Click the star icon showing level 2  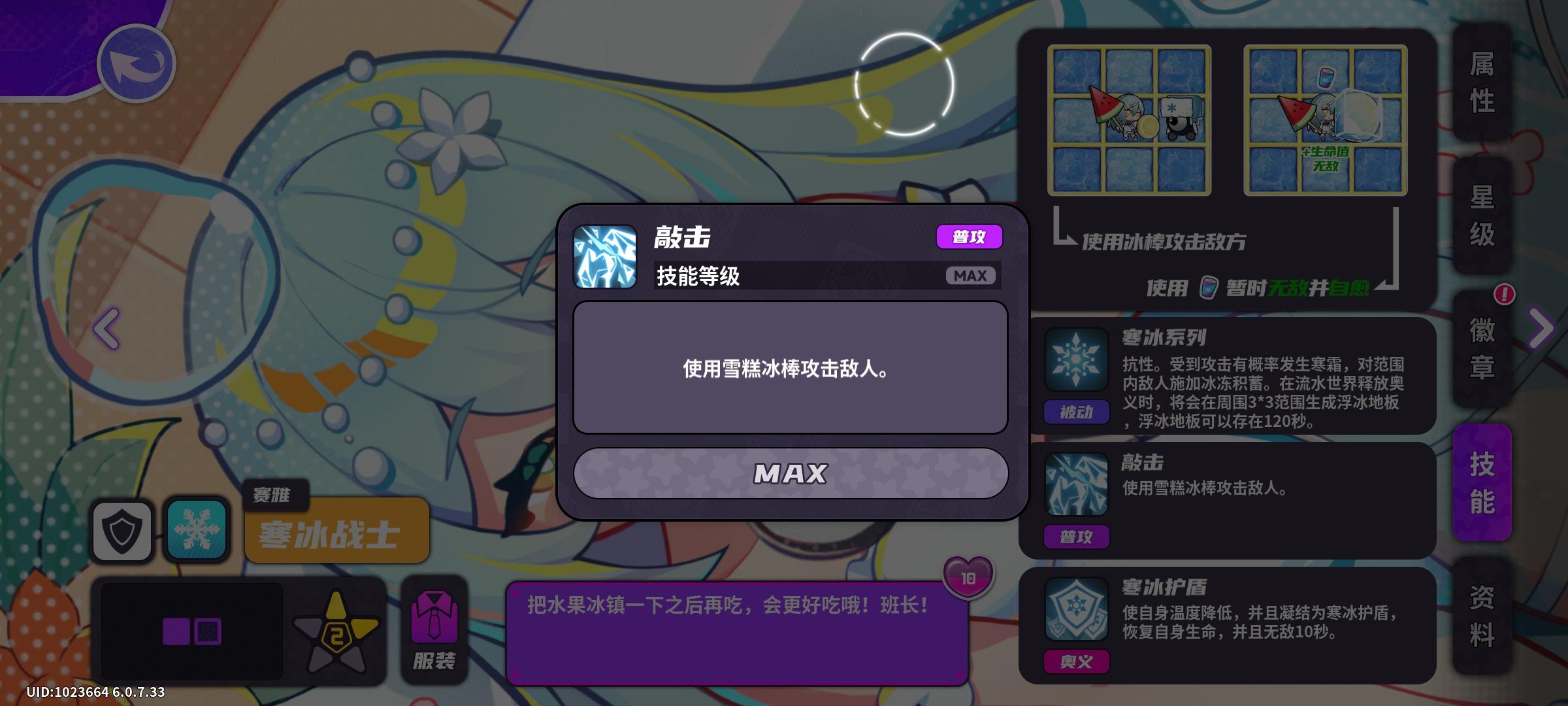[339, 628]
